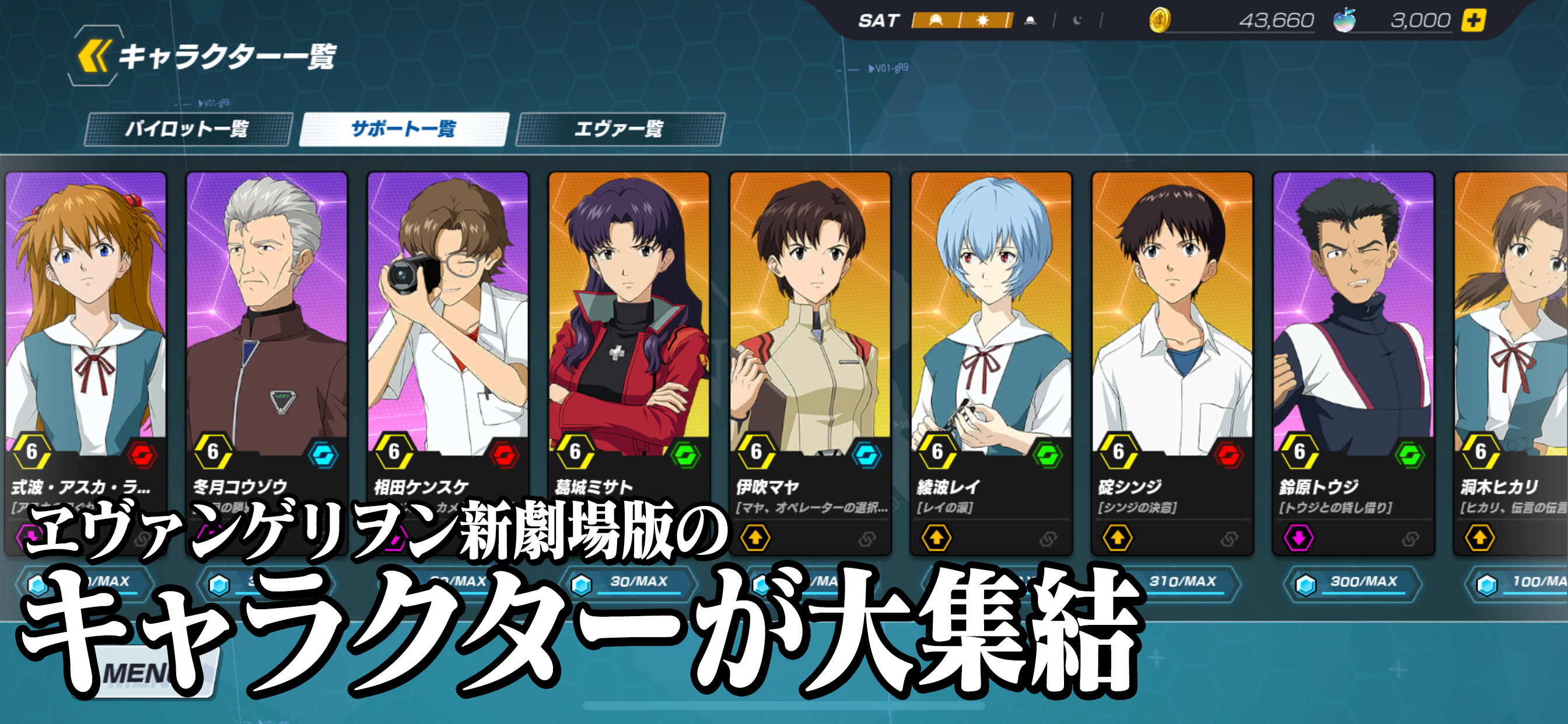This screenshot has width=1568, height=724.
Task: Open the SAT day indicator
Action: coord(881,19)
